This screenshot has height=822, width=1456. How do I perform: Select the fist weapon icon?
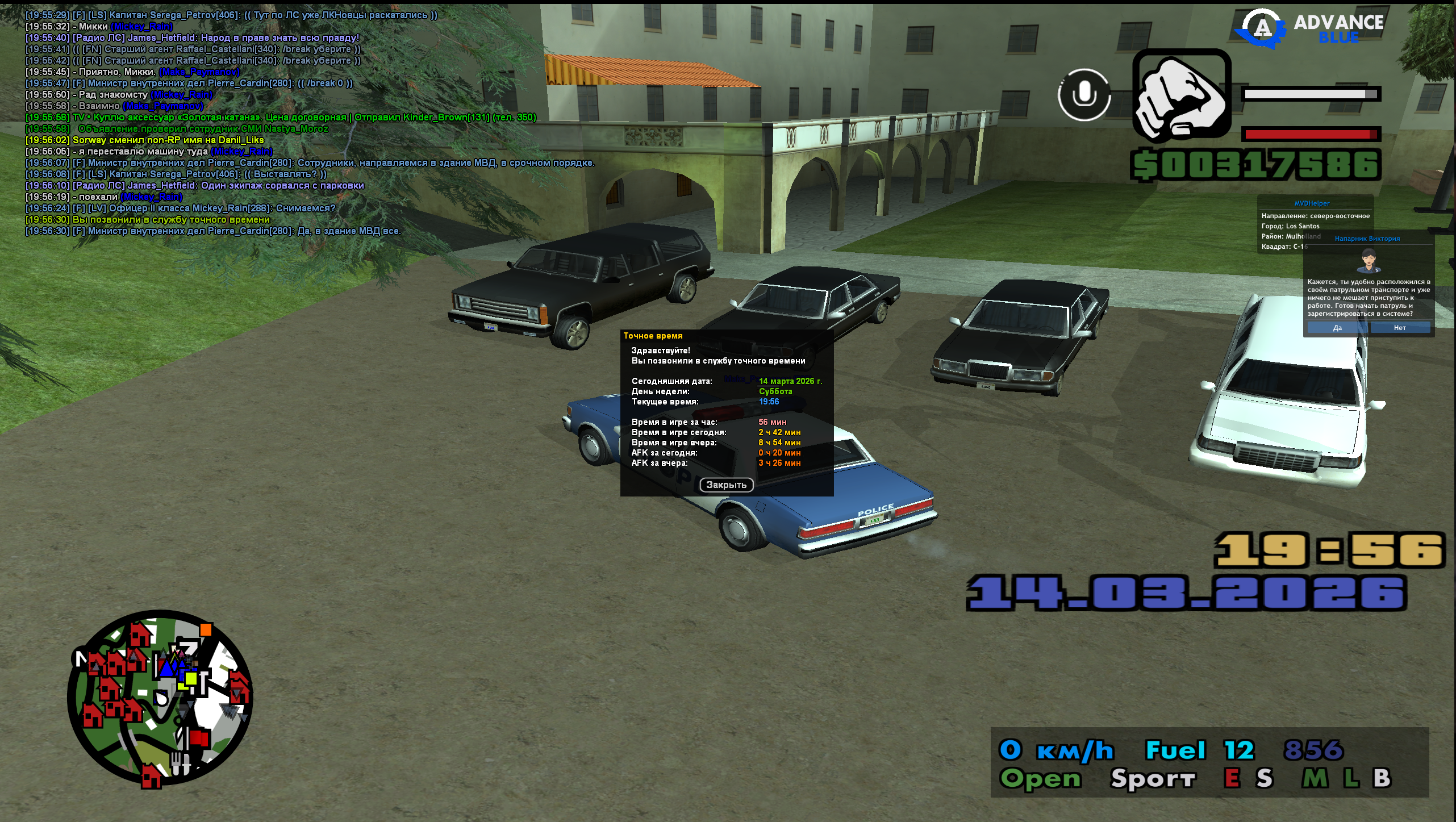click(1182, 95)
